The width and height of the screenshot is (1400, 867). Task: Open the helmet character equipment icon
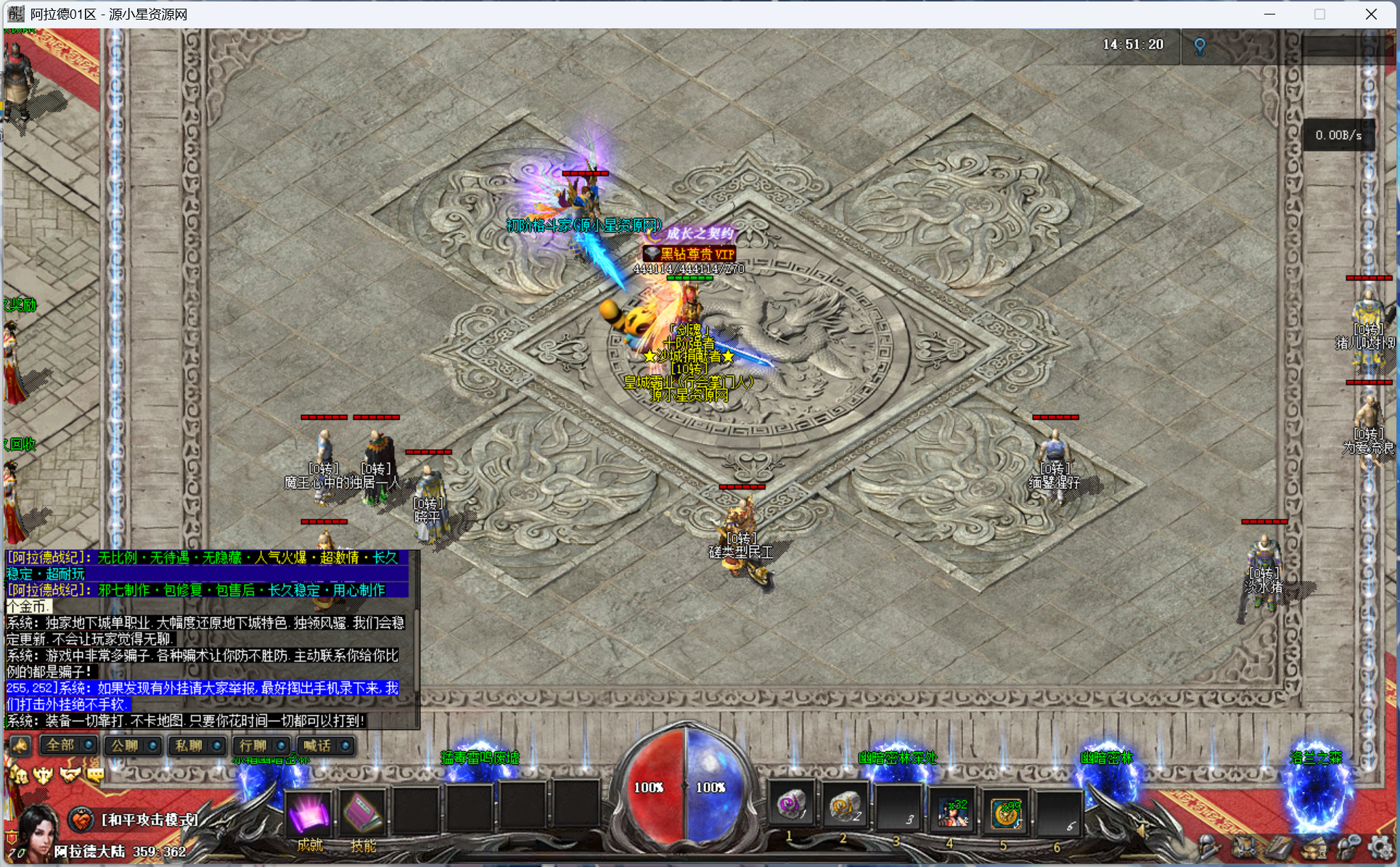coord(1208,847)
